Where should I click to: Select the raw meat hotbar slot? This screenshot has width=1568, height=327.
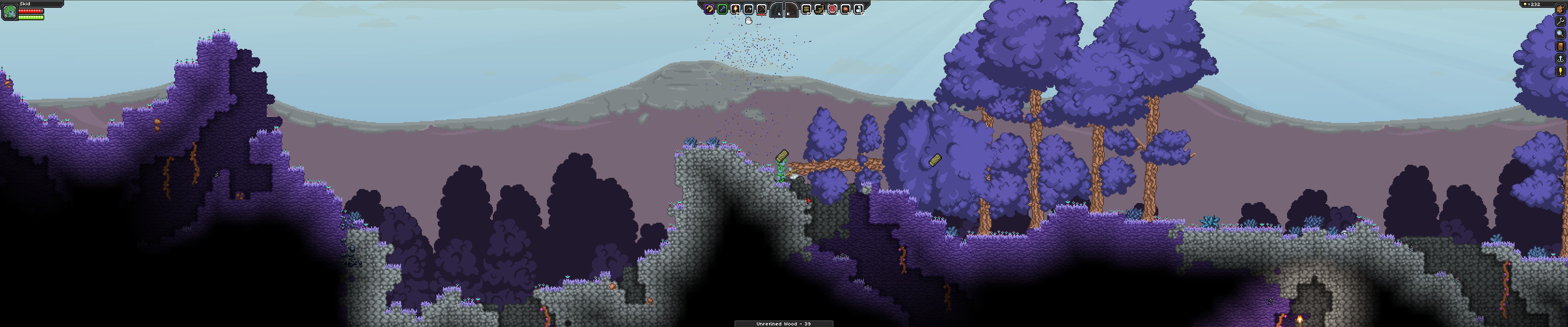(832, 9)
